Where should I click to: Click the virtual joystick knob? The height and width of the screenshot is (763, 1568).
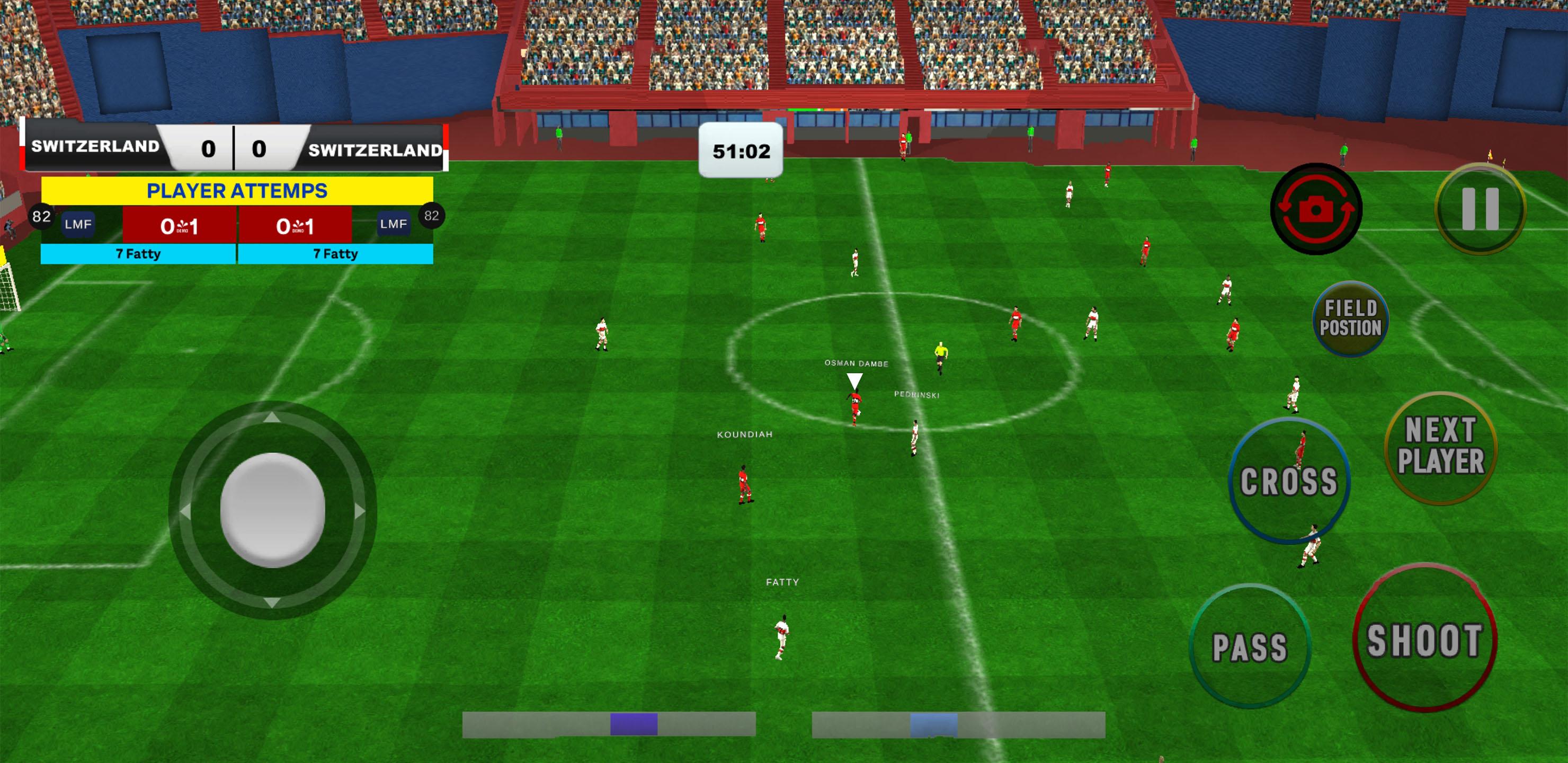[x=272, y=510]
